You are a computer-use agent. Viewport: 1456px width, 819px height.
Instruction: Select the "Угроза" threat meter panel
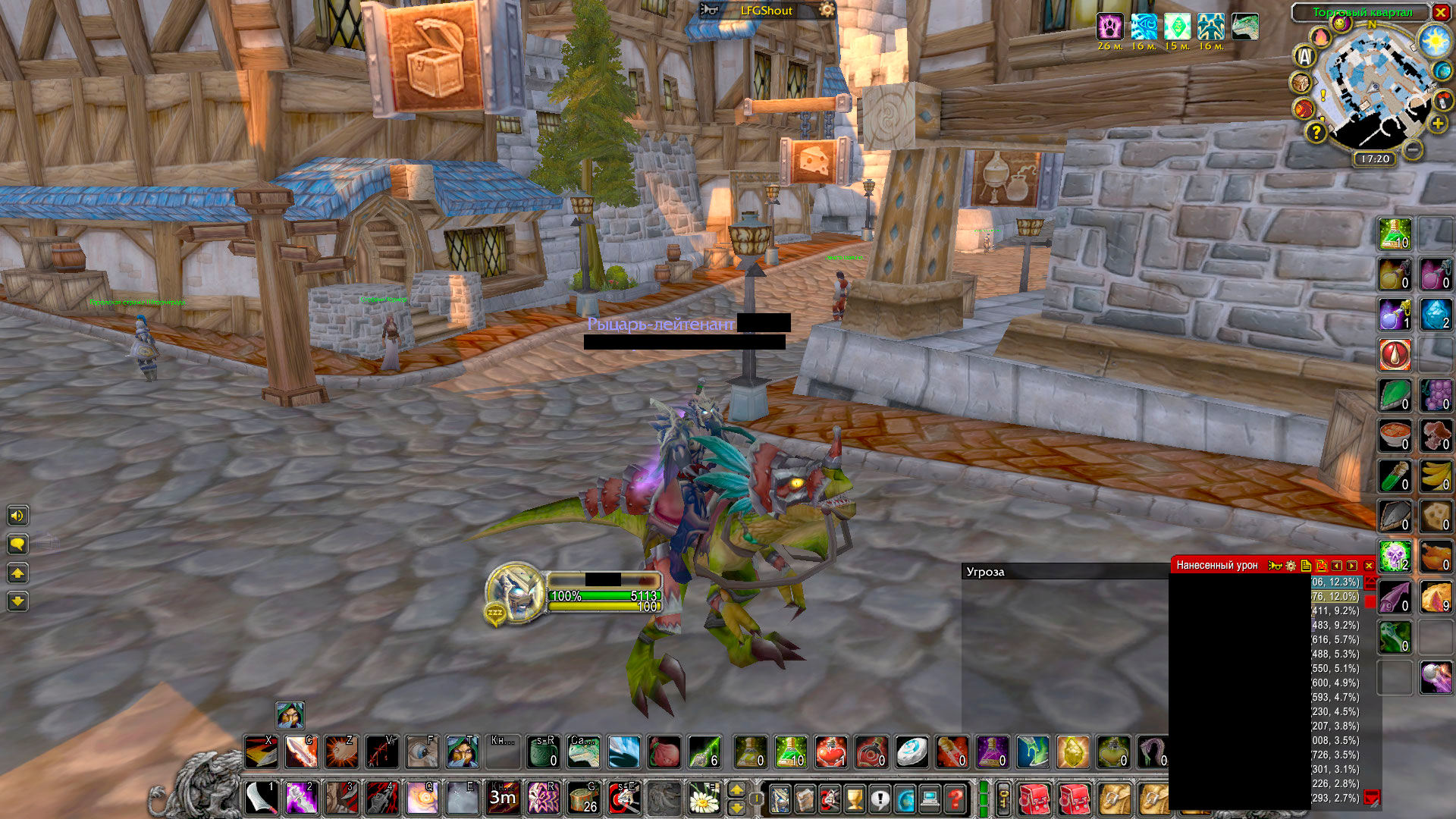[984, 572]
